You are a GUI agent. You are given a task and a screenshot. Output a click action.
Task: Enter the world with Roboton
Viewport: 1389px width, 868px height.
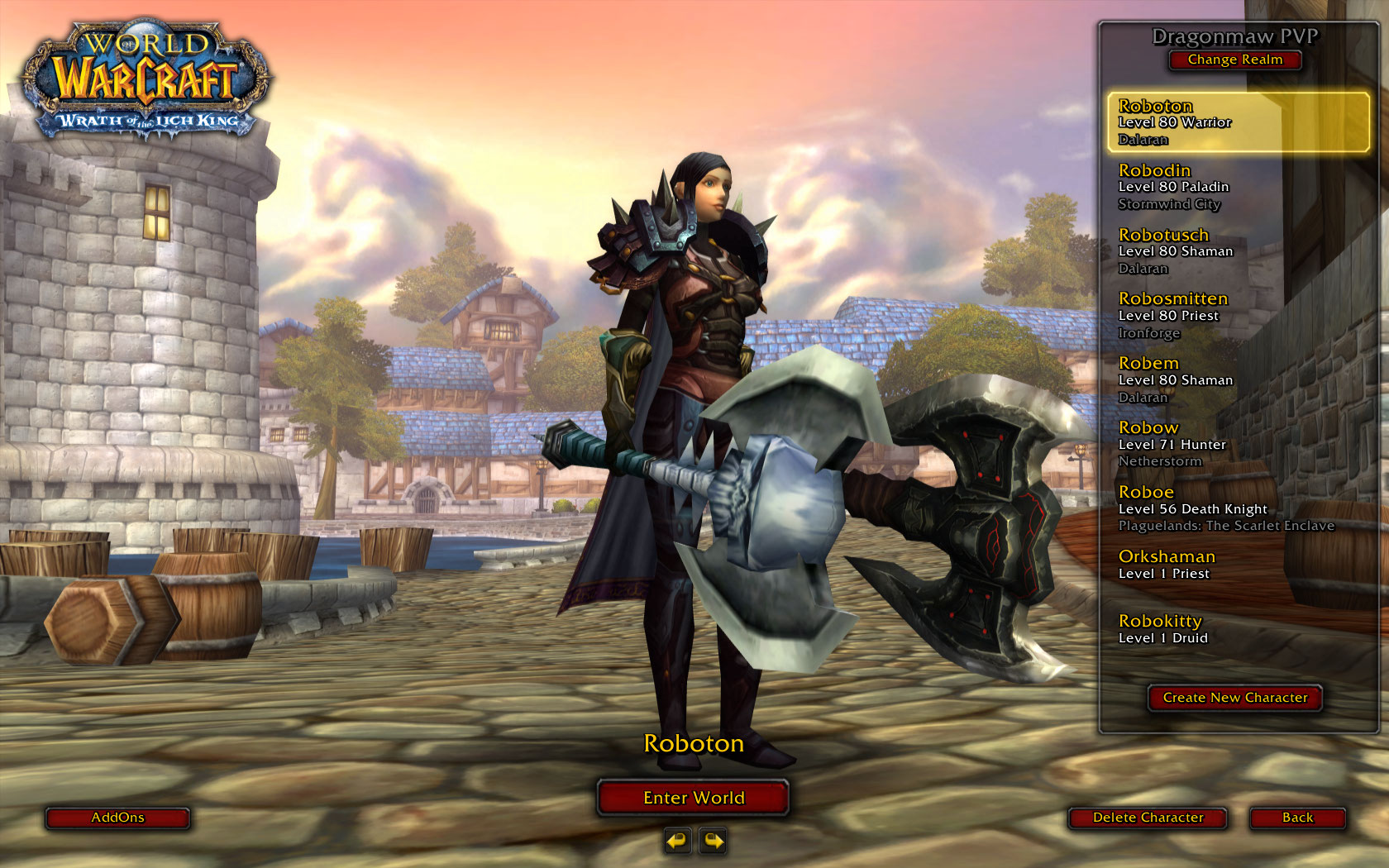click(693, 798)
